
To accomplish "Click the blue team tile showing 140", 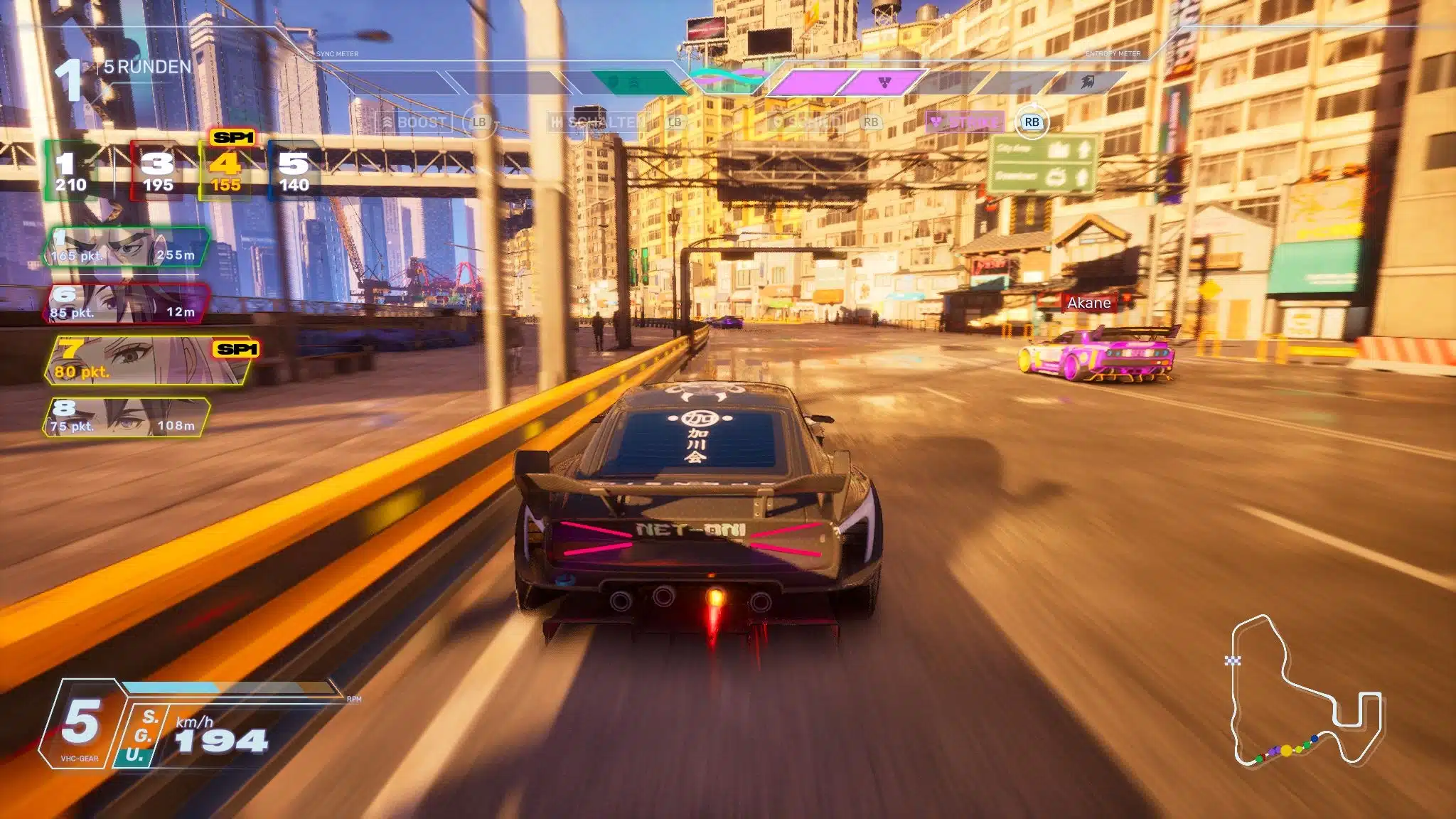I will tap(294, 171).
